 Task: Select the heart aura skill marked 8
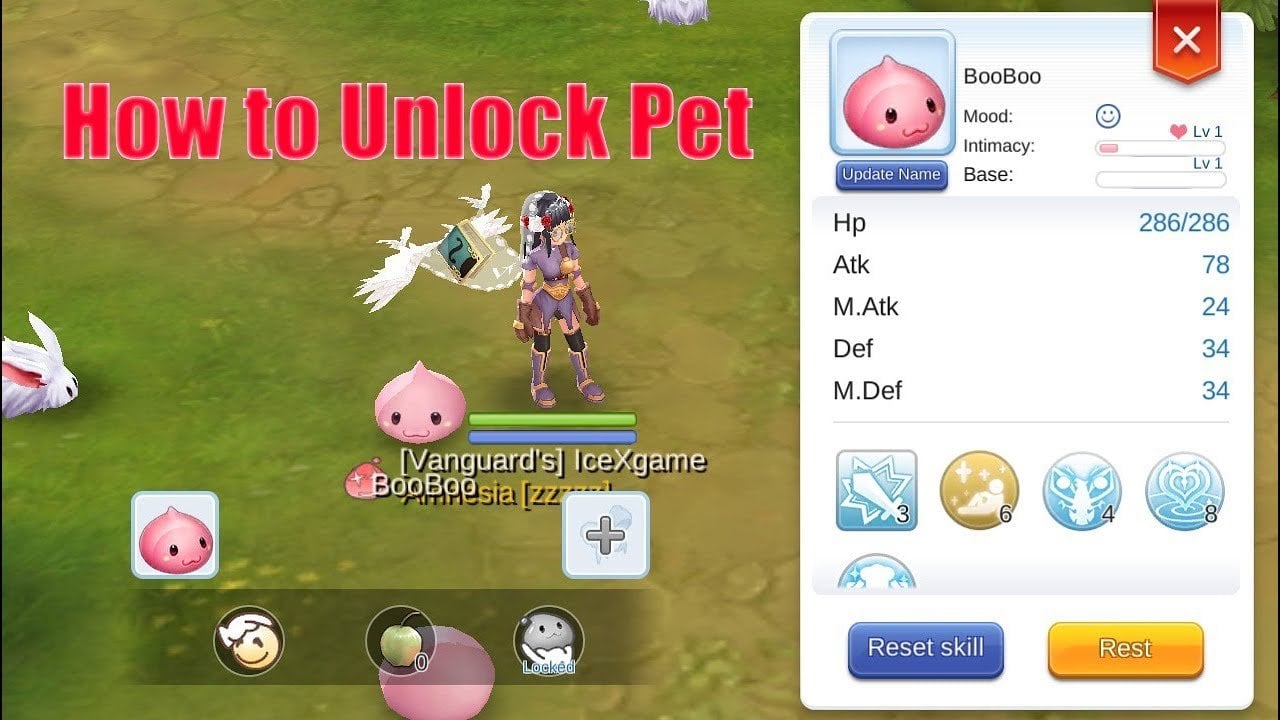1185,491
